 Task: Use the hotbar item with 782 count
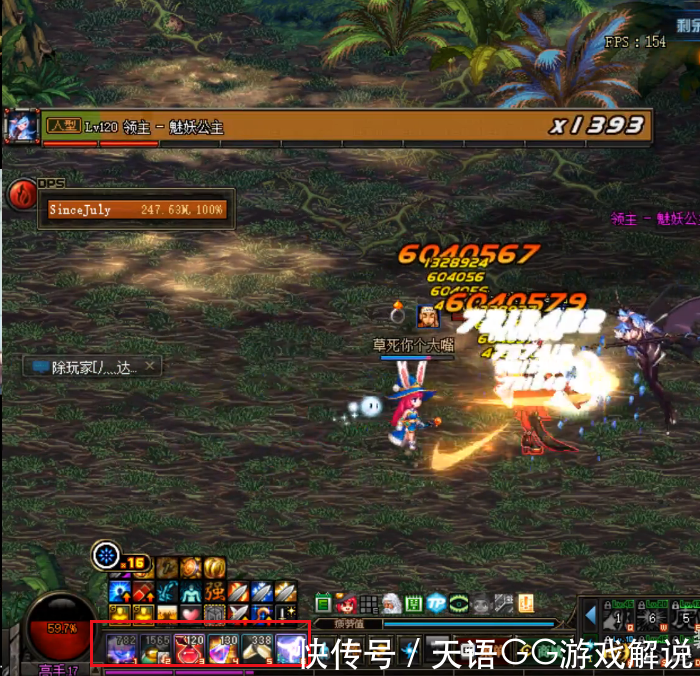(122, 649)
